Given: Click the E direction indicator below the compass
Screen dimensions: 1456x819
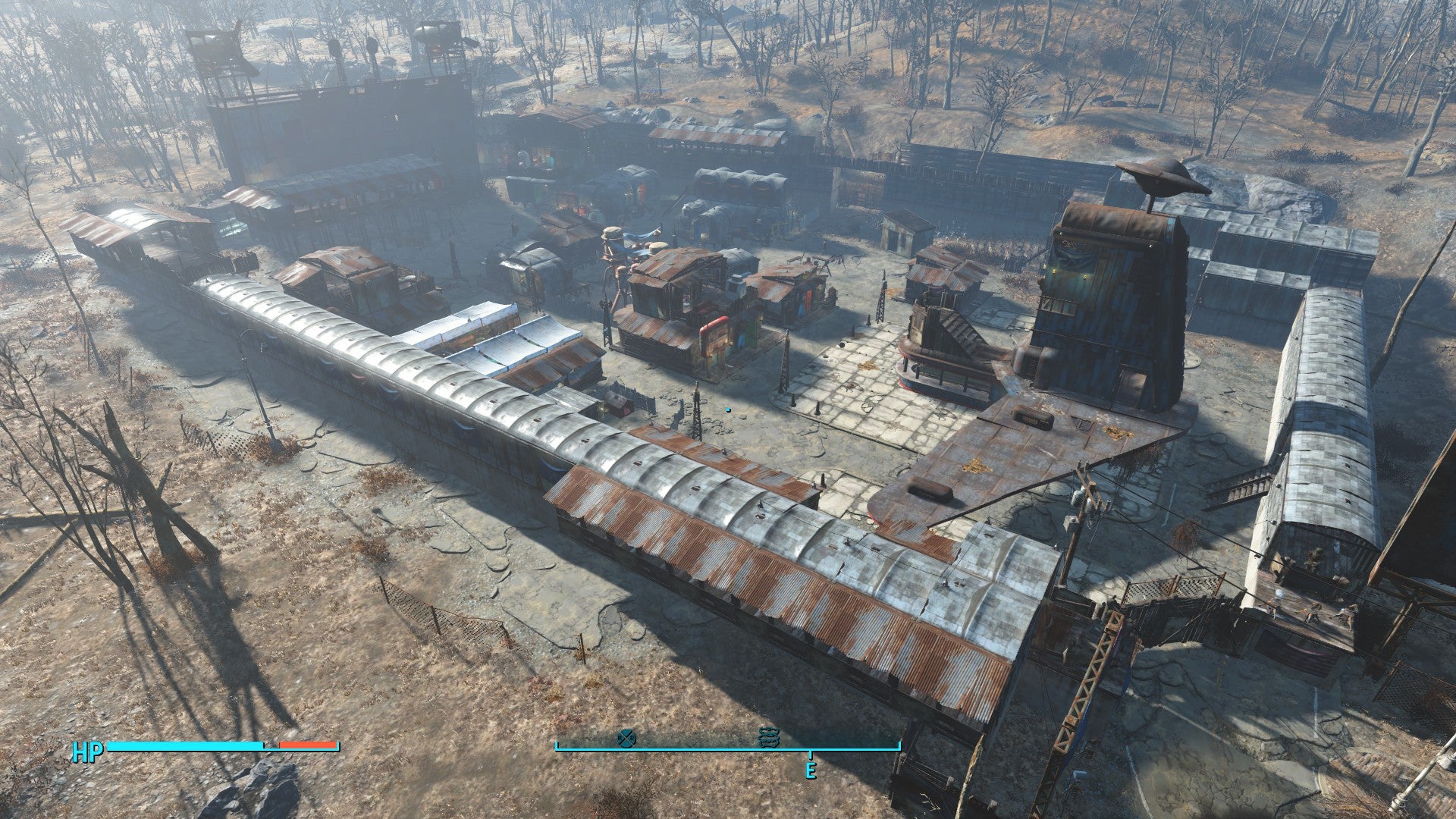Looking at the screenshot, I should click(811, 772).
